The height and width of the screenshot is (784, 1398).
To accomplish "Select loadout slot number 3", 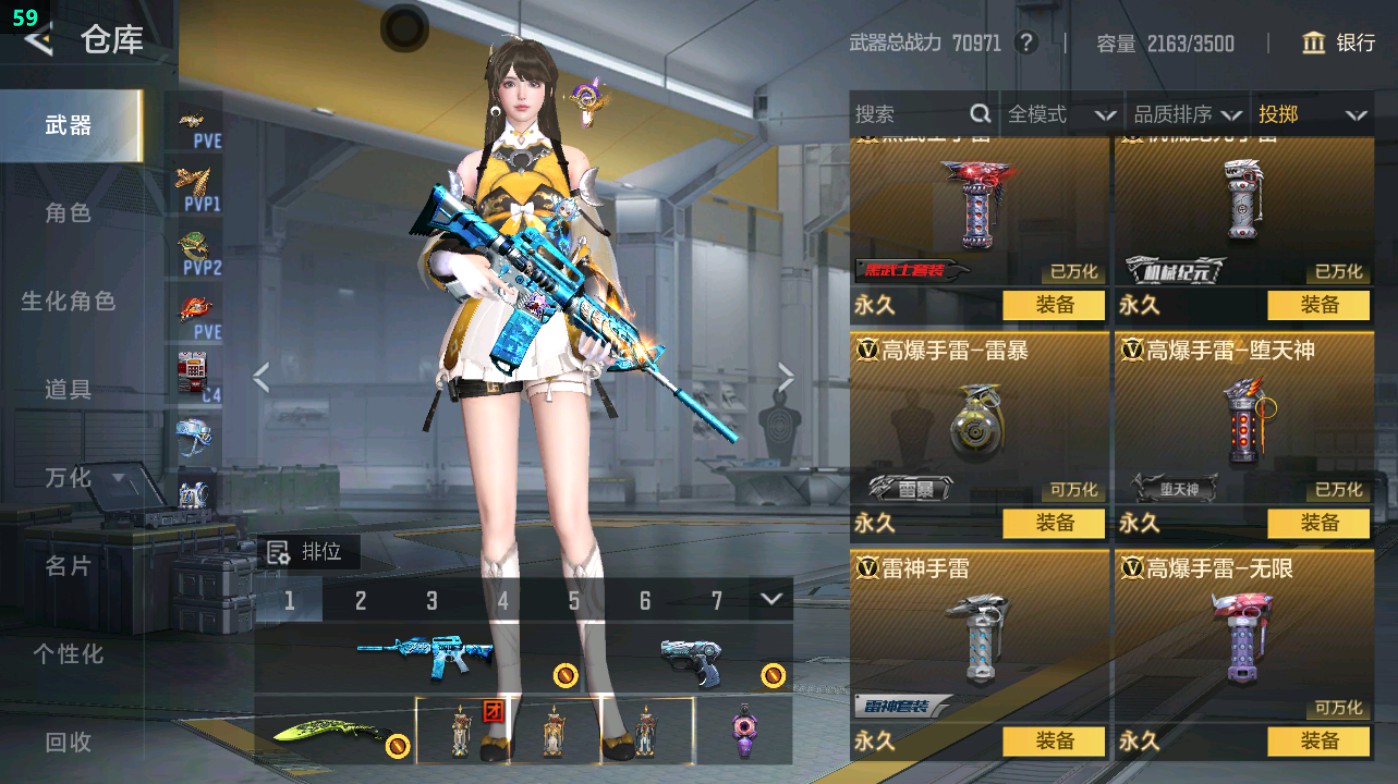I will coord(433,598).
